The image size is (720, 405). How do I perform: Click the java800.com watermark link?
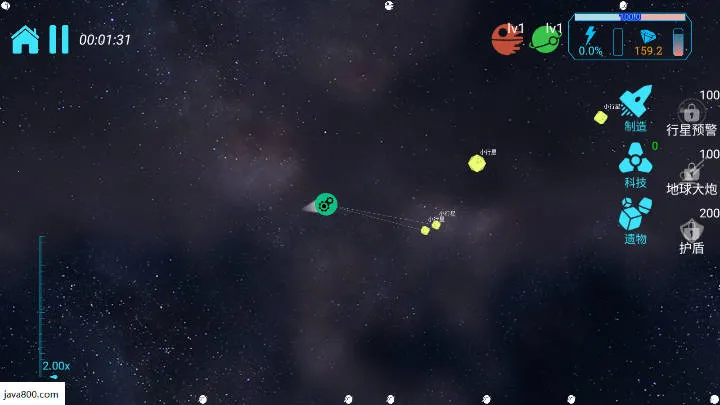point(32,394)
